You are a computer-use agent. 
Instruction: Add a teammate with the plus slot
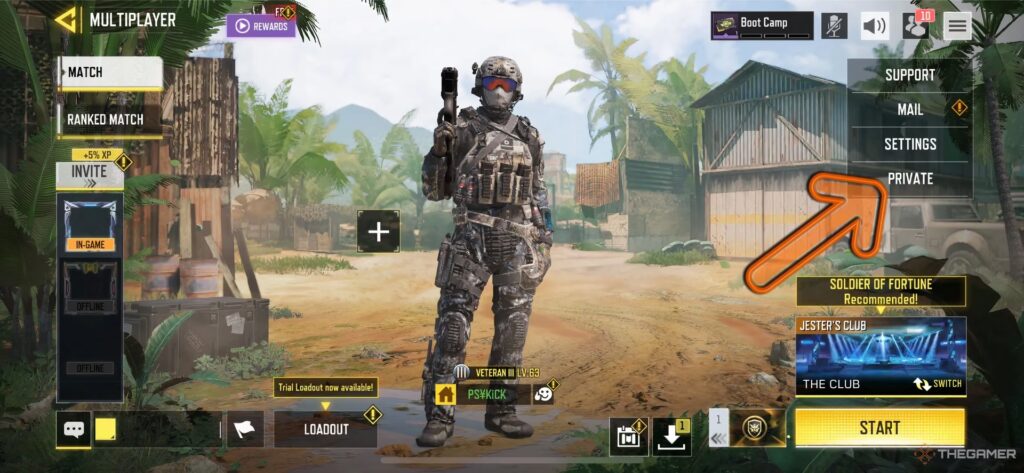[x=378, y=232]
